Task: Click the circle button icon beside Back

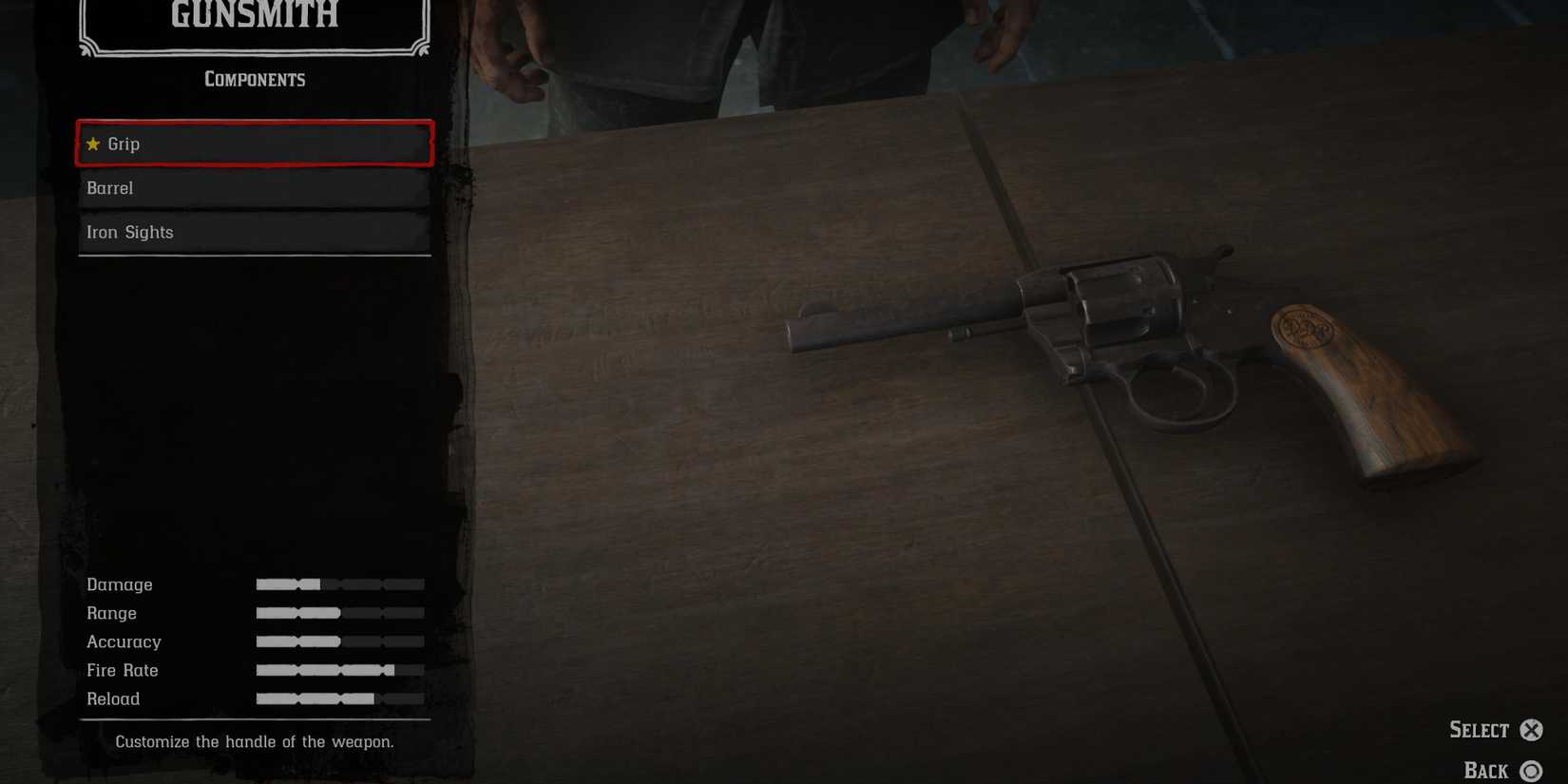Action: pyautogui.click(x=1532, y=770)
